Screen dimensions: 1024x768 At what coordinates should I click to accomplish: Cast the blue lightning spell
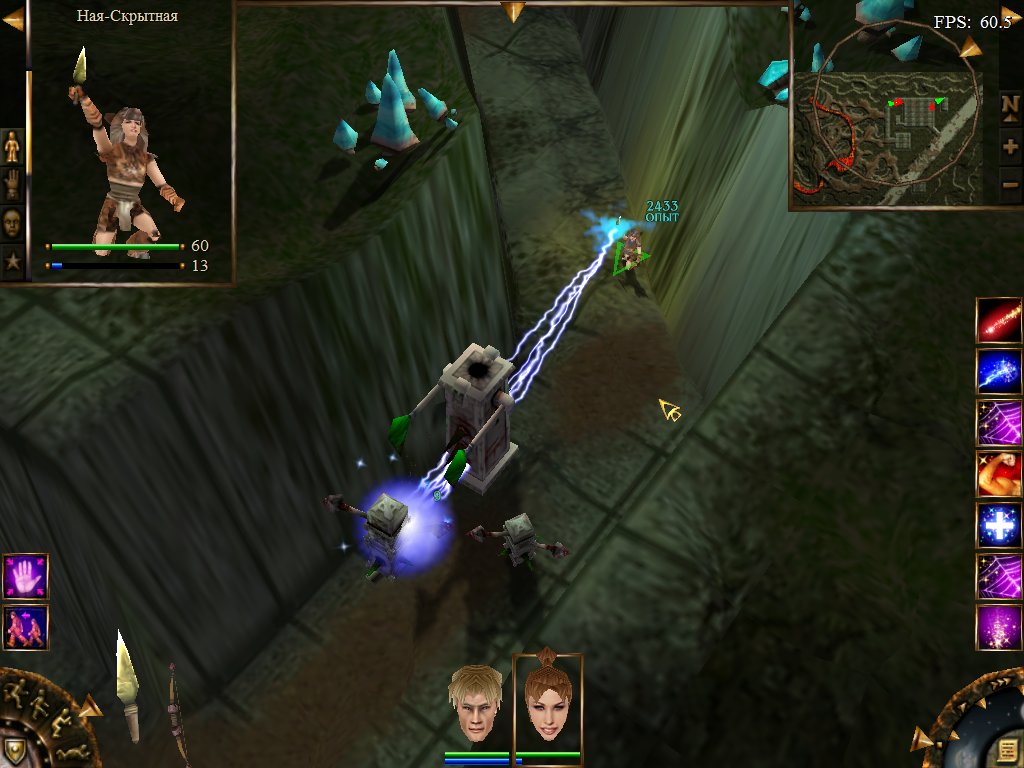click(998, 371)
